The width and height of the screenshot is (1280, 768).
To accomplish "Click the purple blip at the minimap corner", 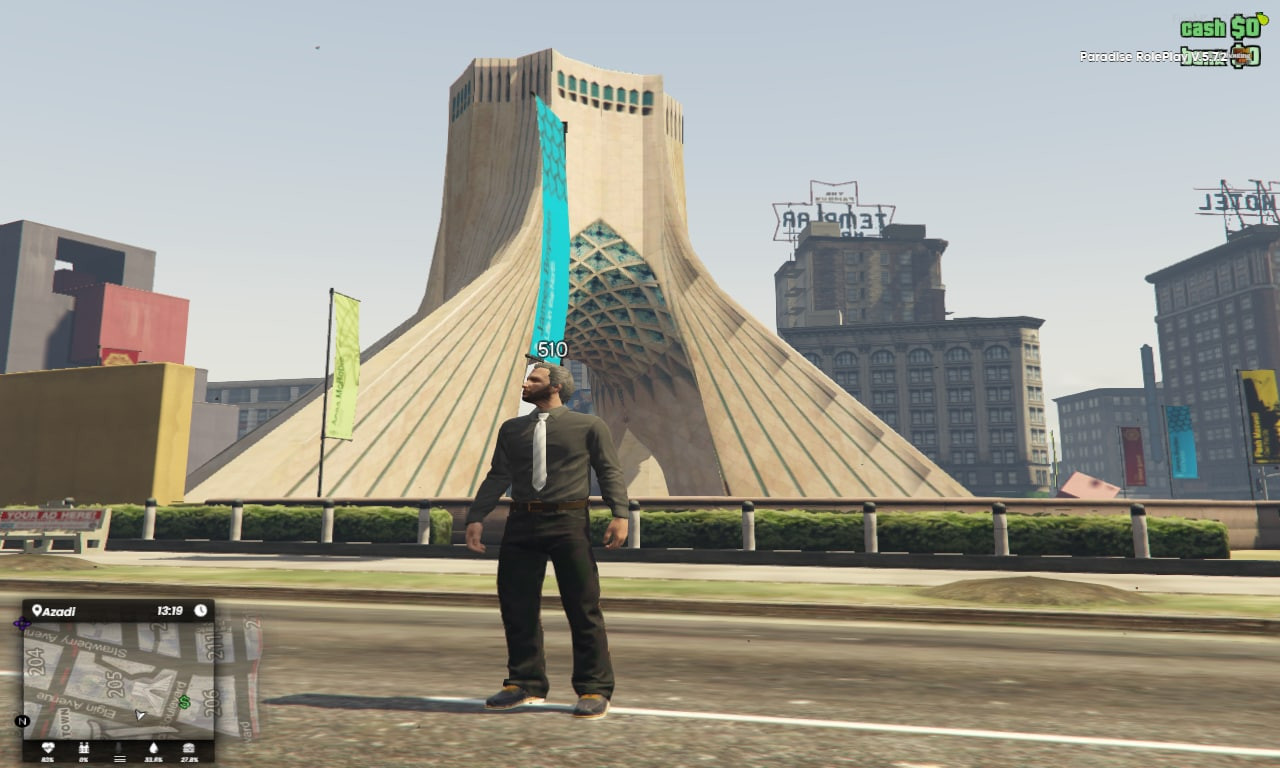I will pos(23,621).
